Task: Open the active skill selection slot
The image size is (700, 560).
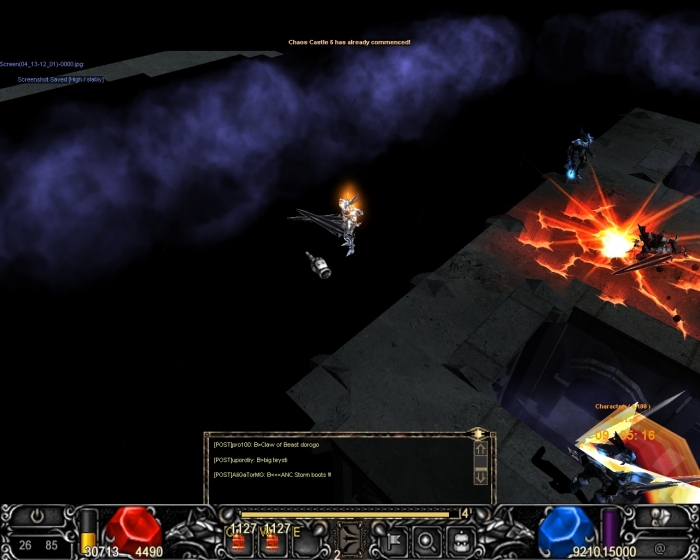Action: coord(349,538)
